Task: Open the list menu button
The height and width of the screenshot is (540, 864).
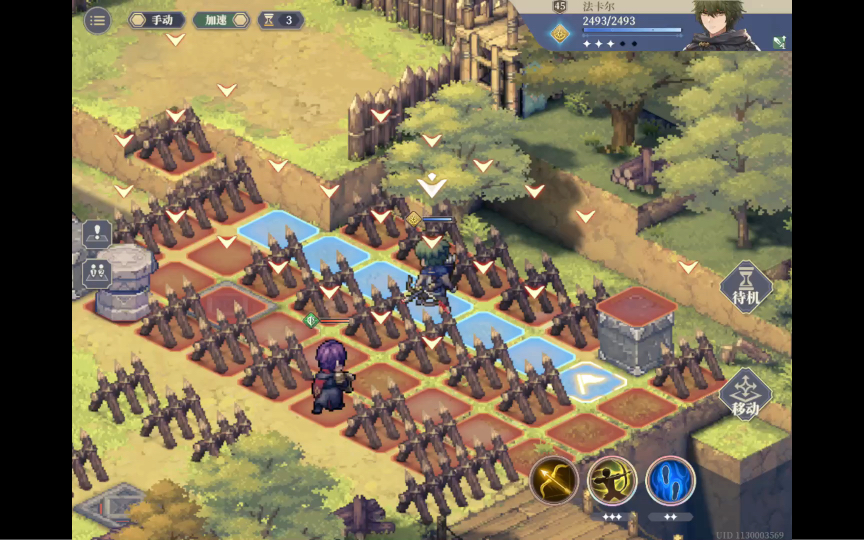Action: (97, 20)
